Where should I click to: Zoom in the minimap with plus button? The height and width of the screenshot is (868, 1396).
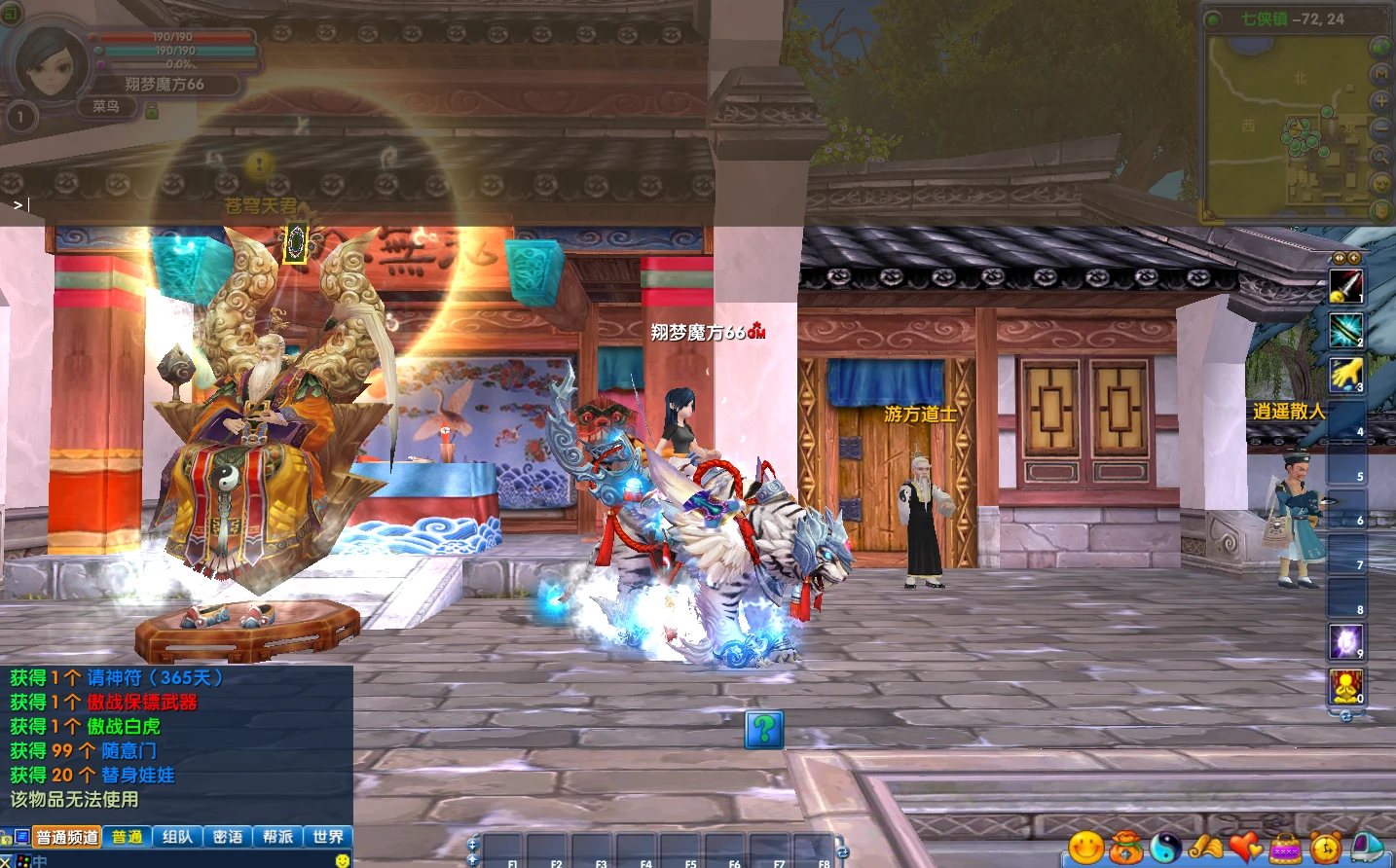[x=1380, y=101]
